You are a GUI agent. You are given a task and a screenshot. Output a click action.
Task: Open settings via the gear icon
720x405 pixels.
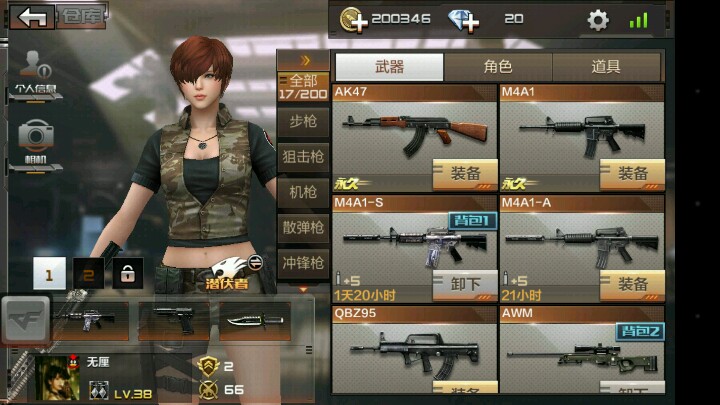pyautogui.click(x=597, y=19)
